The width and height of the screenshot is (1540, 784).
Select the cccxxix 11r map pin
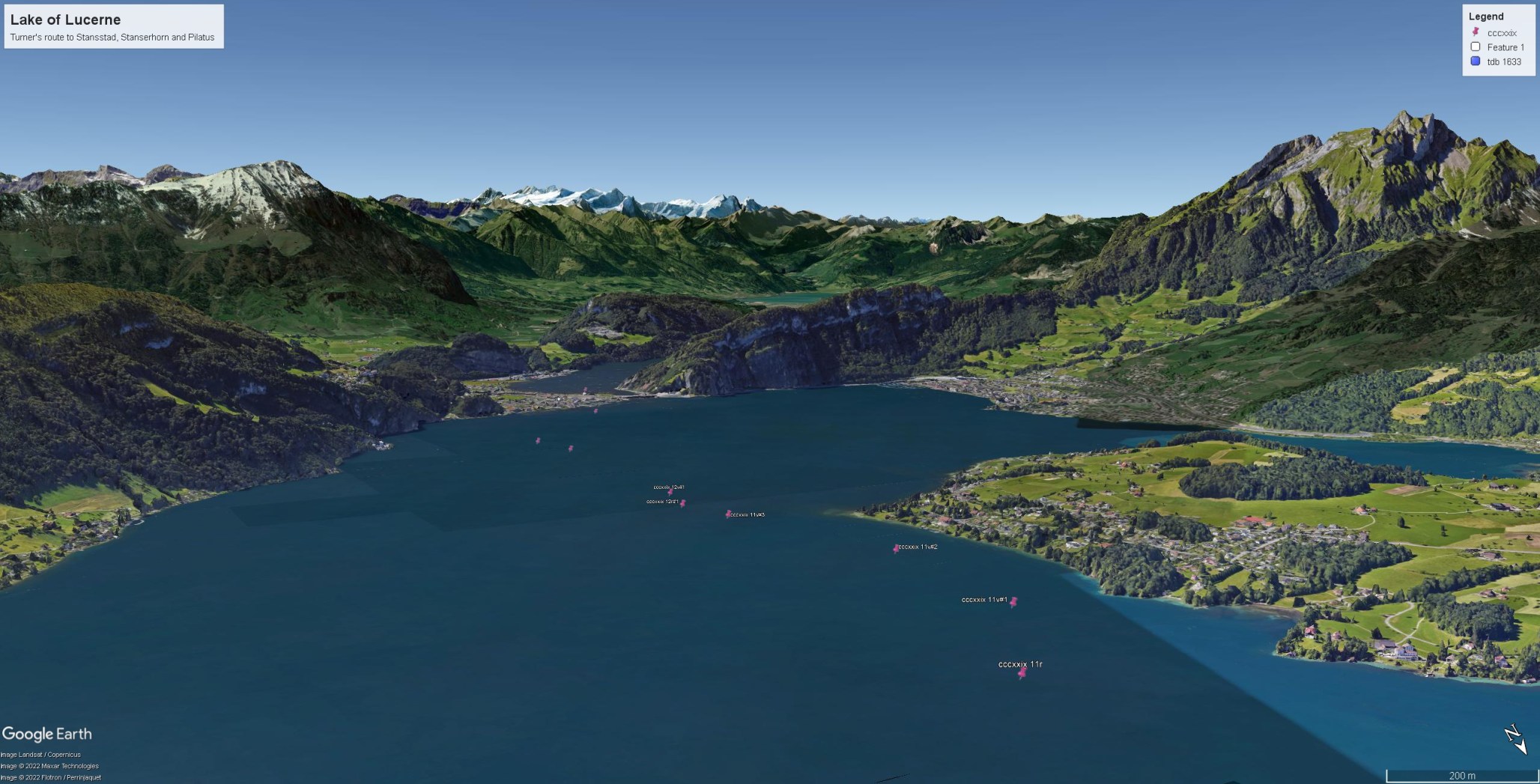pos(1022,673)
